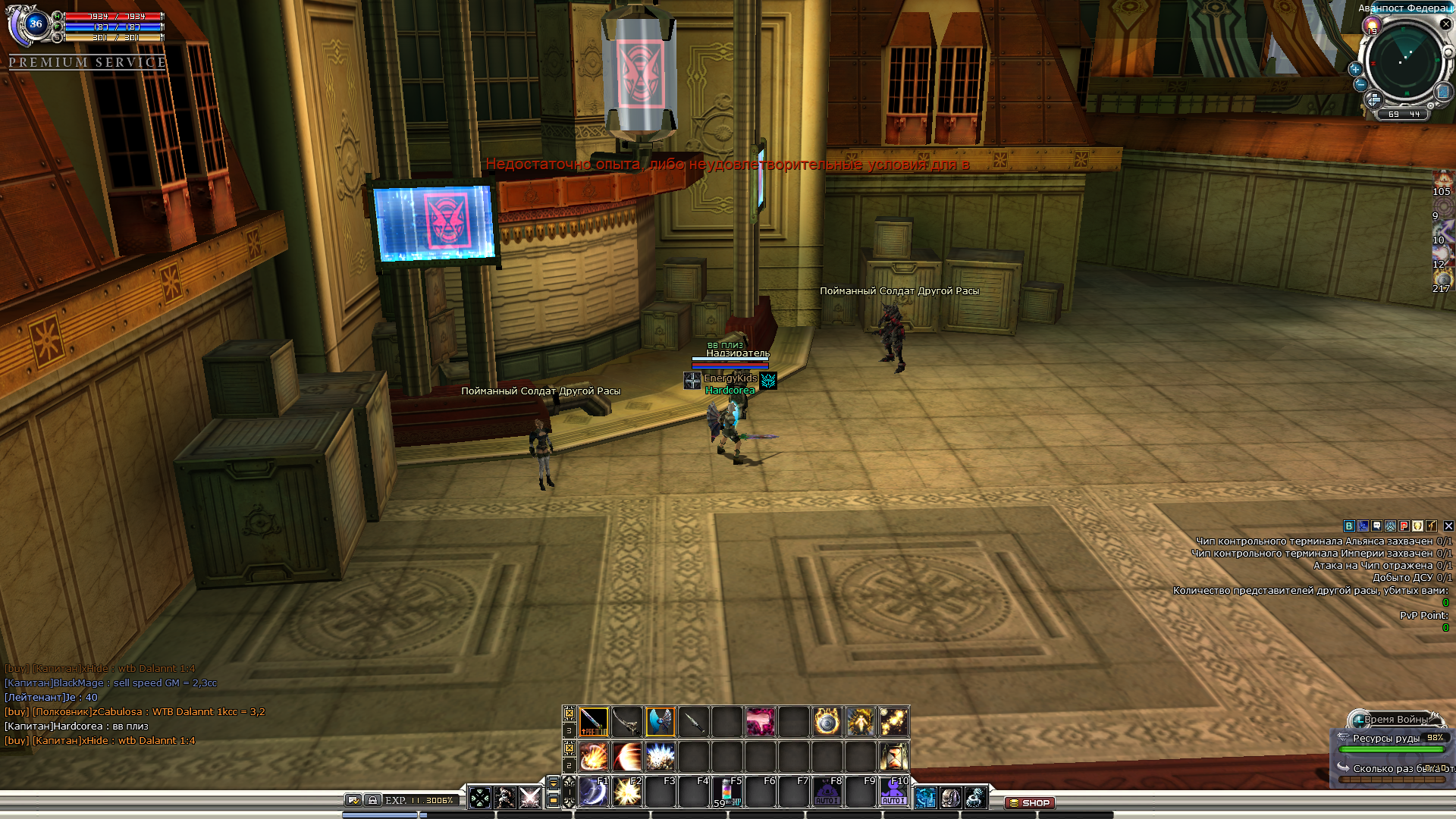Select the premium sword hotbar slot
Image resolution: width=1456 pixels, height=819 pixels.
[x=593, y=722]
